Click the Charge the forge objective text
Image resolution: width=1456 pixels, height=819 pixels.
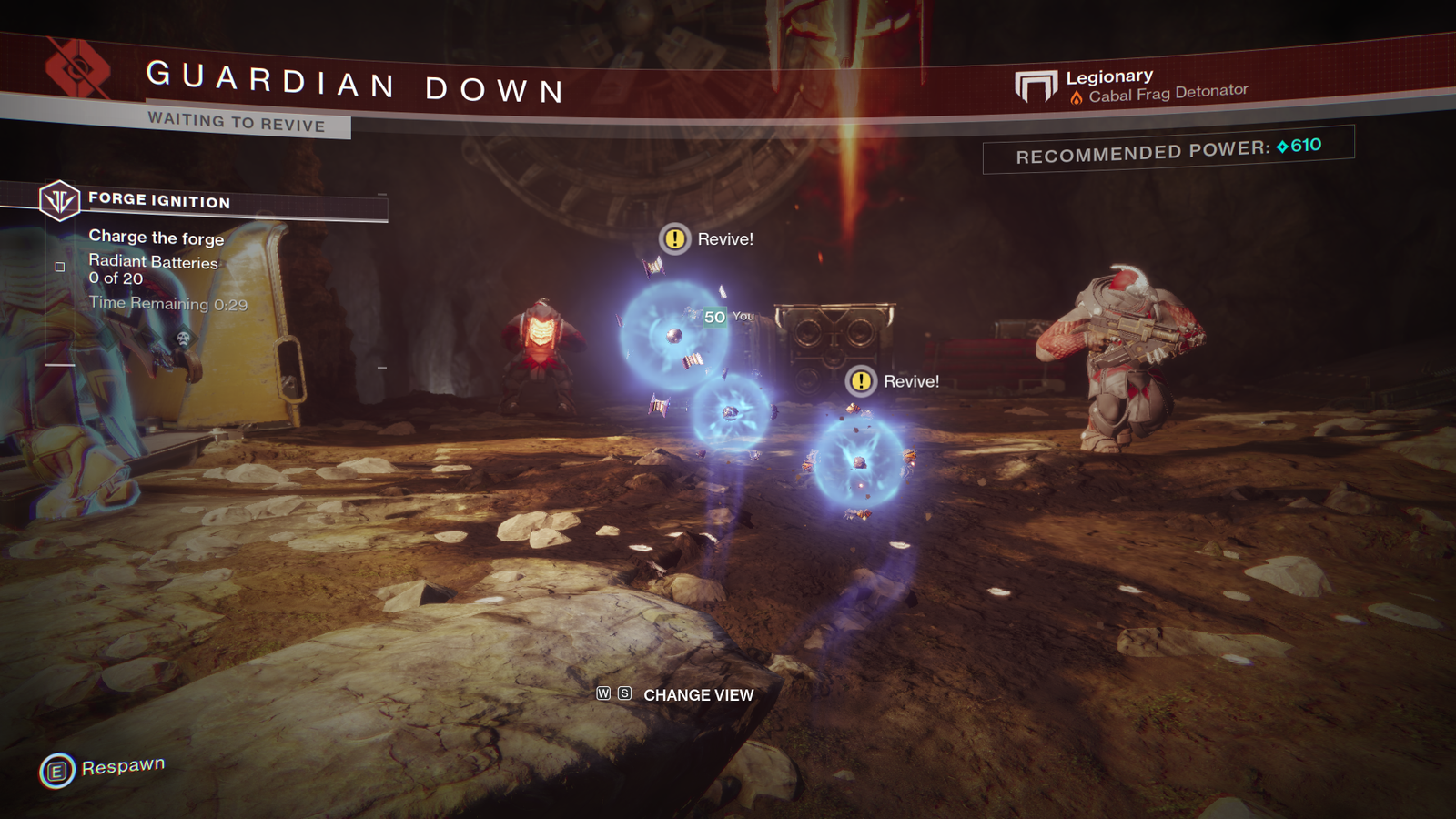point(156,238)
